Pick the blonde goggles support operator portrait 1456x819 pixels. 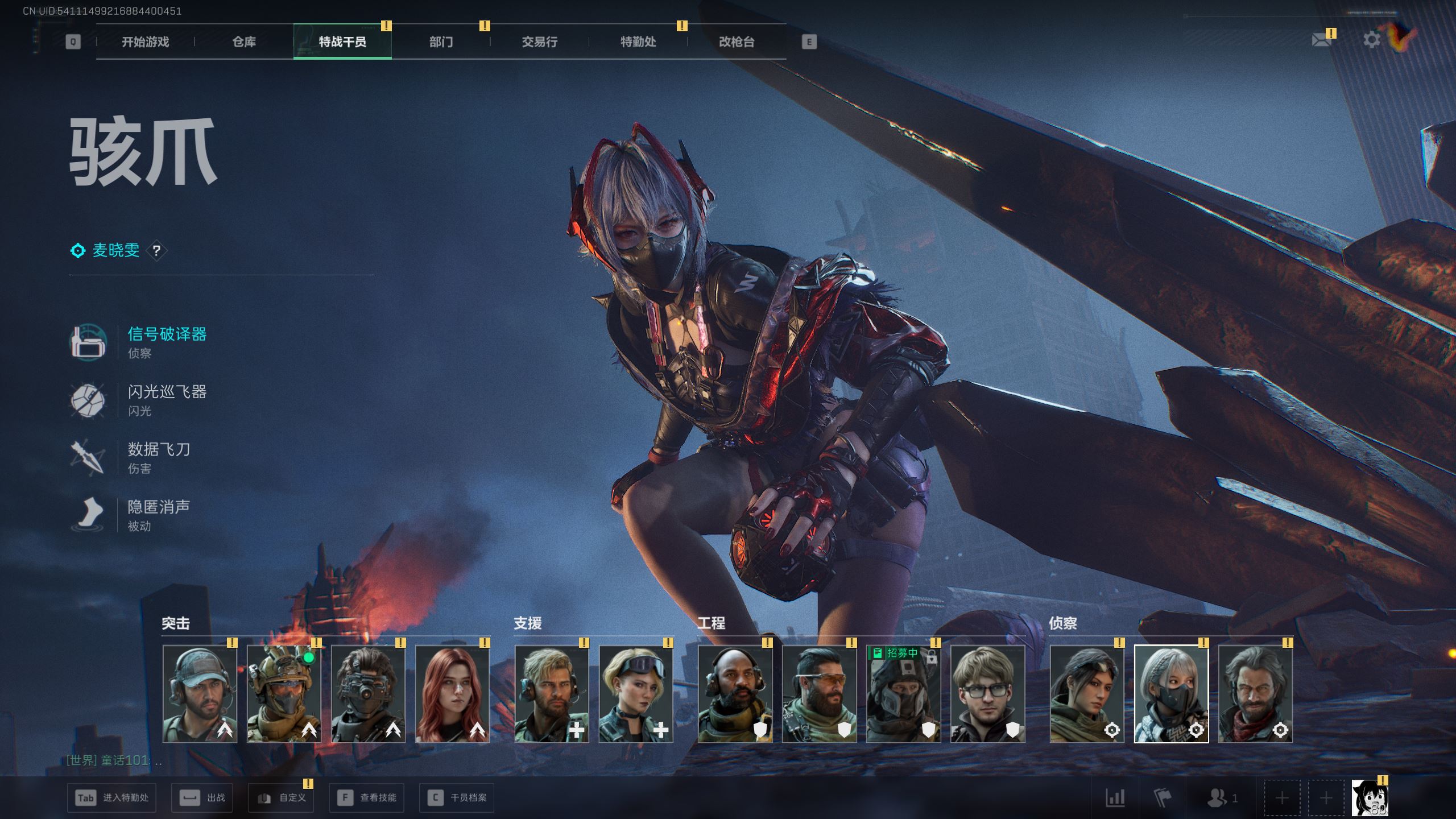pyautogui.click(x=636, y=694)
